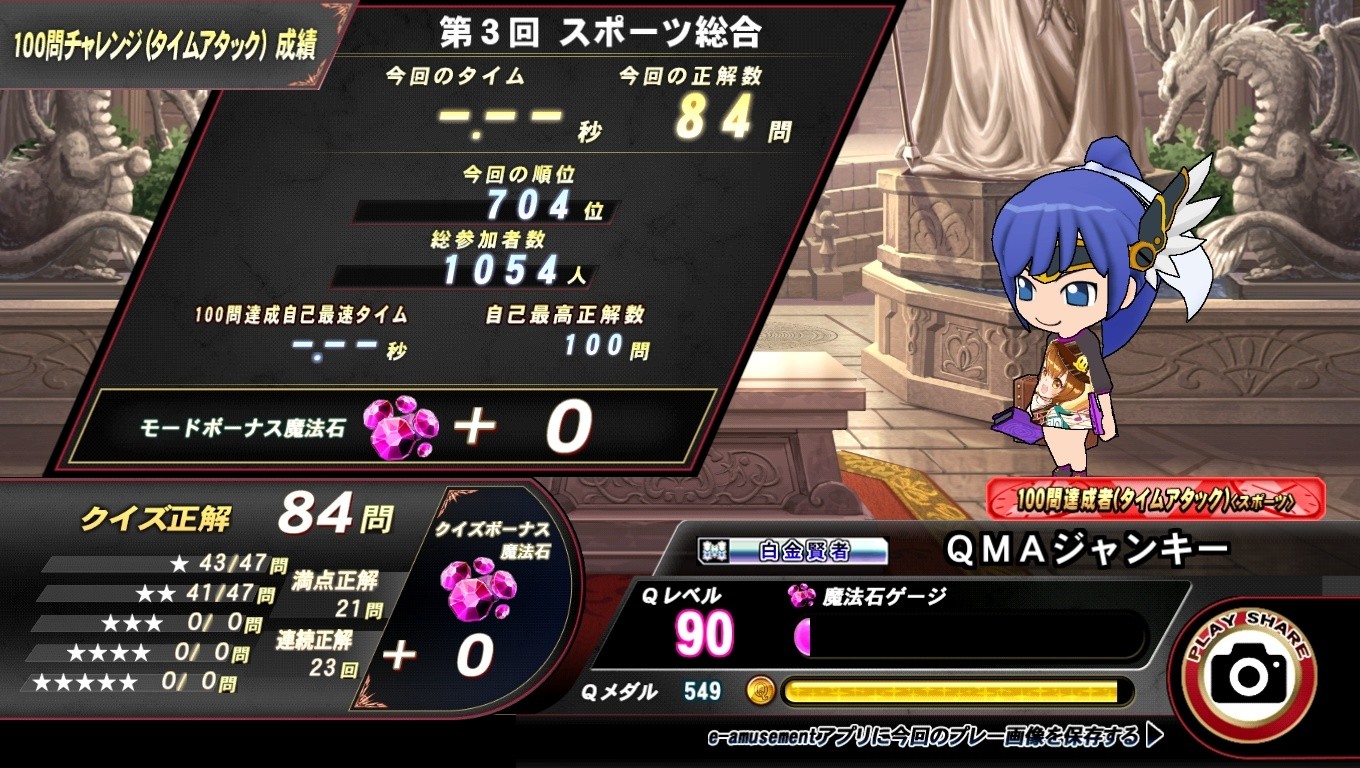
Task: Save play image to e-amusement app
Action: (936, 738)
